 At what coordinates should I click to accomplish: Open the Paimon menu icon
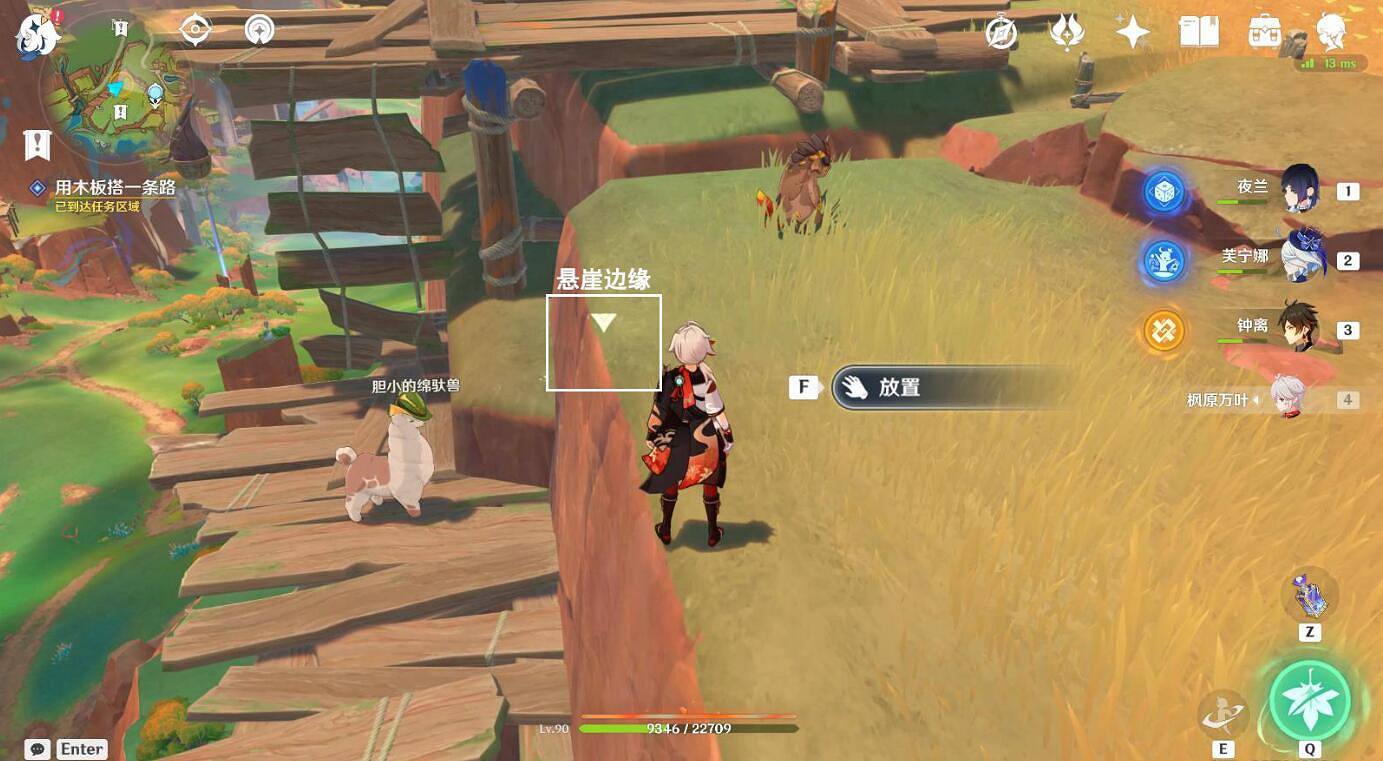tap(36, 32)
